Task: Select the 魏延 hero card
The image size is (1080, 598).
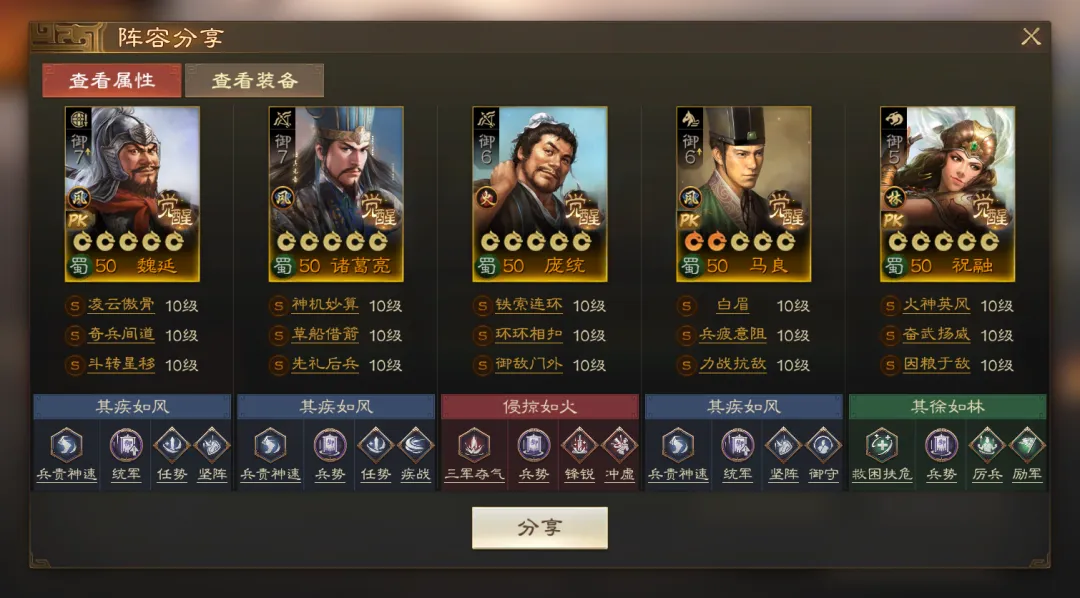Action: (132, 194)
